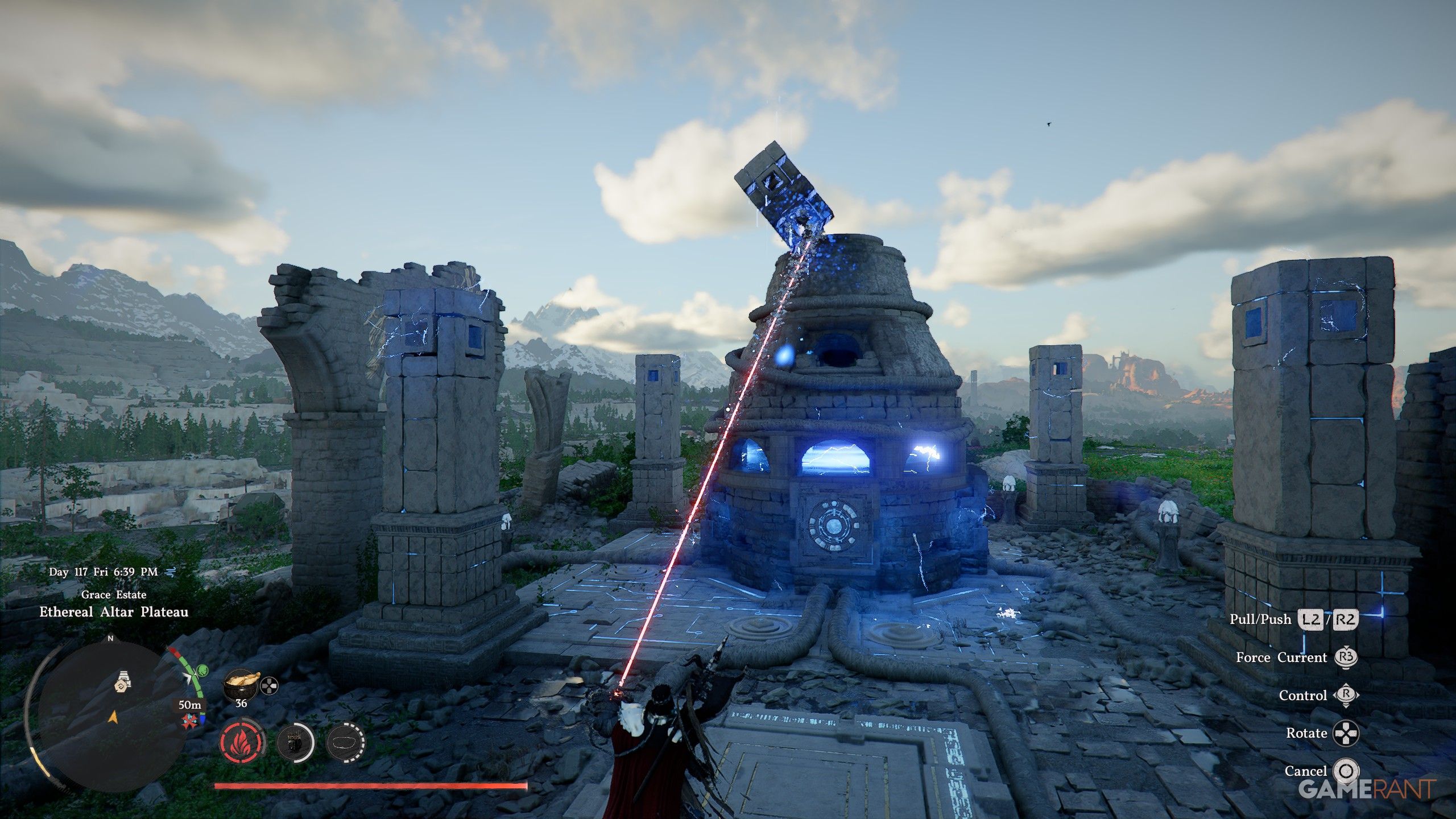The height and width of the screenshot is (819, 1456).
Task: Activate the red flame skill icon
Action: [242, 743]
